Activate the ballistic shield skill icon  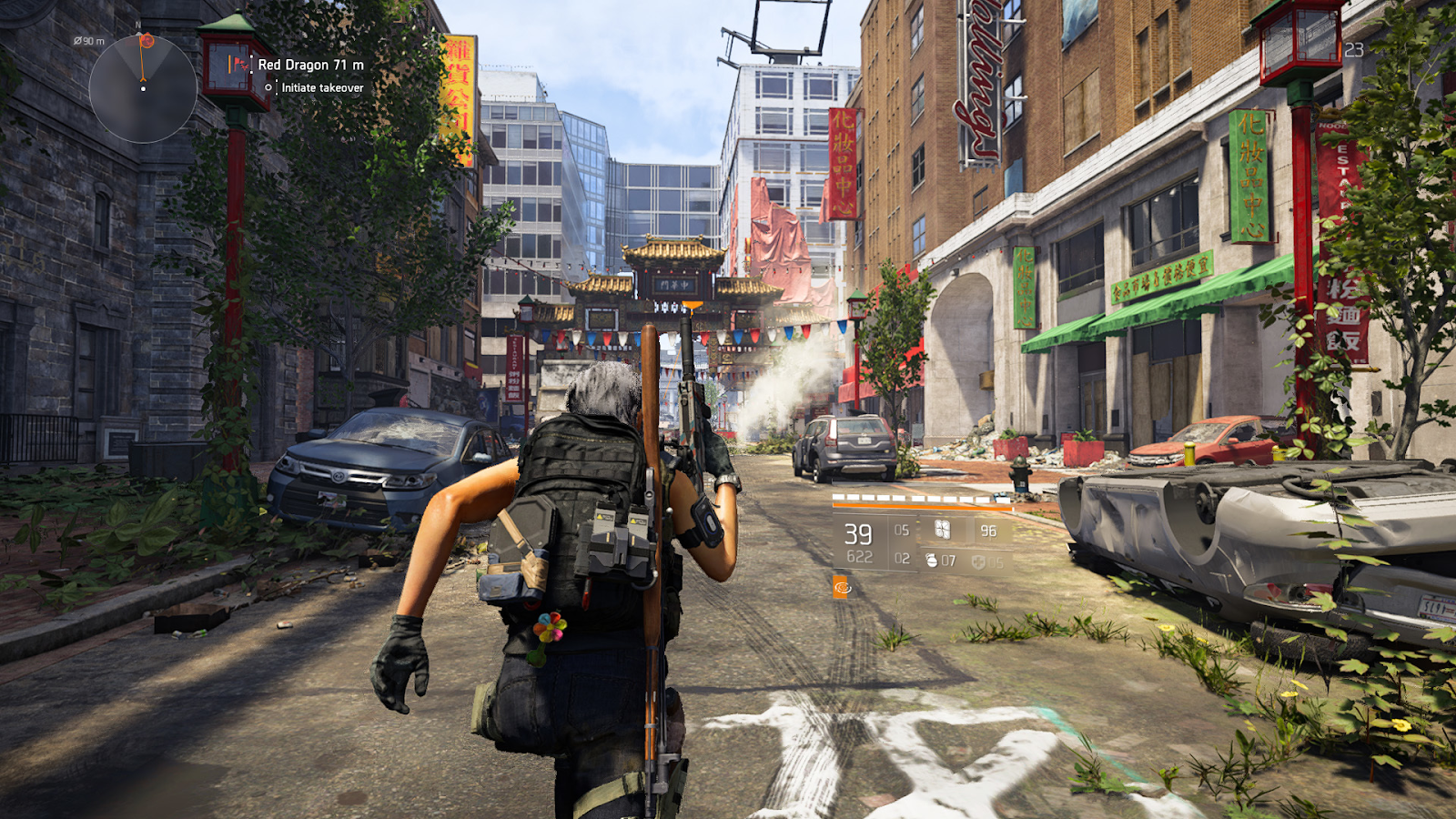point(943,530)
